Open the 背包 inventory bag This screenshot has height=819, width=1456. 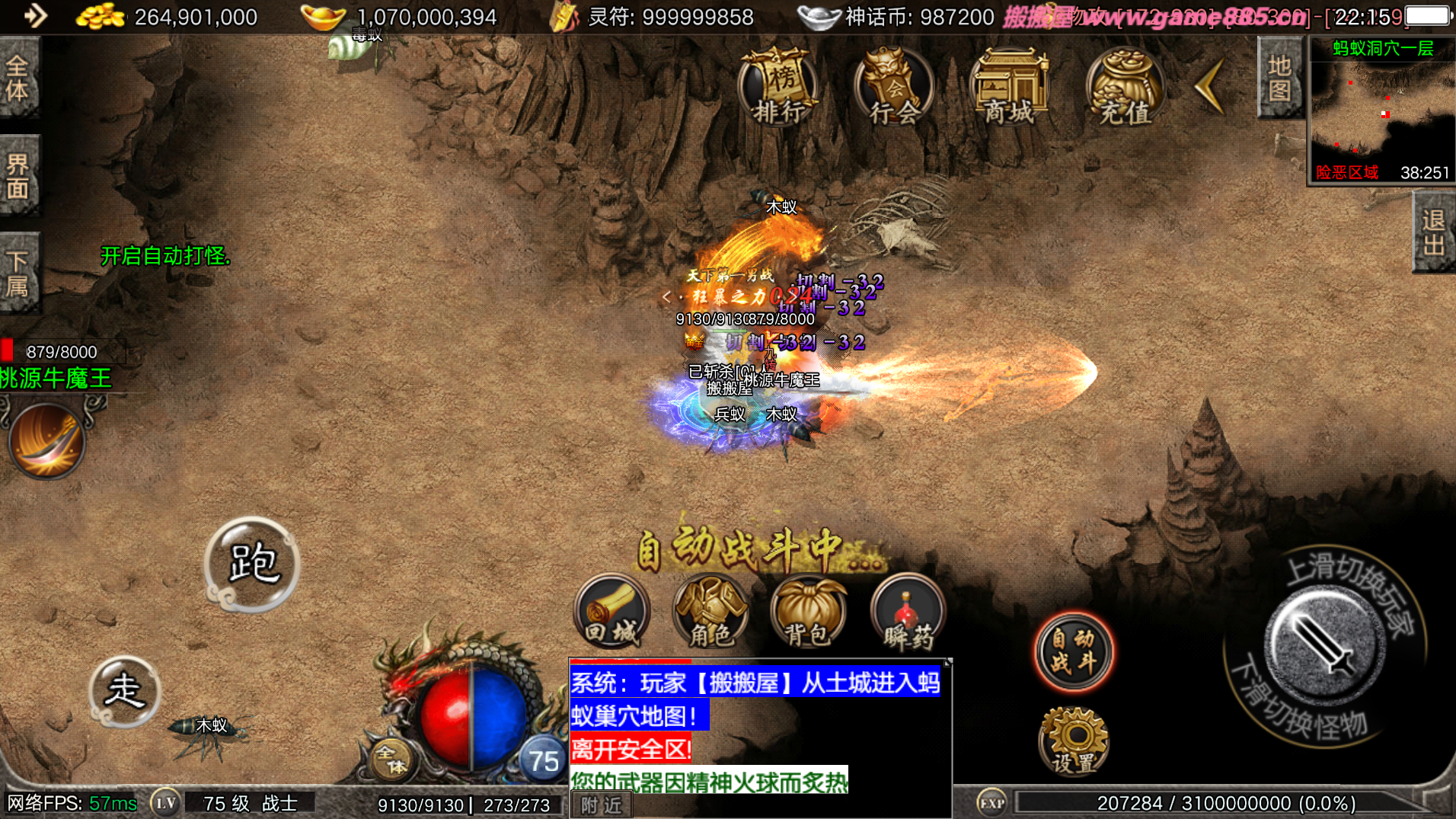[x=808, y=613]
